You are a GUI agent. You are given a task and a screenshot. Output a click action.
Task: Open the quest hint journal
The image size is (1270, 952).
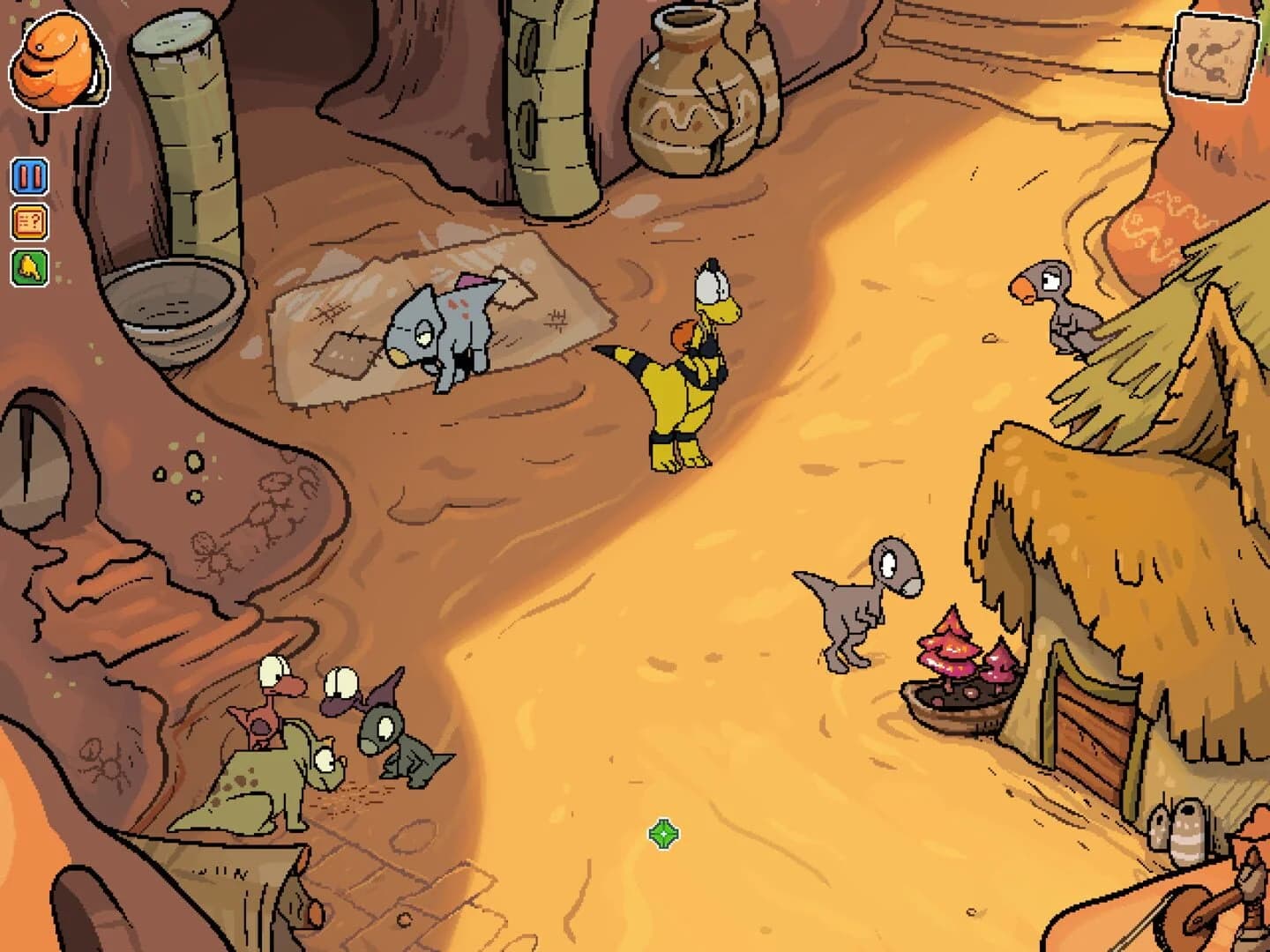click(x=29, y=223)
